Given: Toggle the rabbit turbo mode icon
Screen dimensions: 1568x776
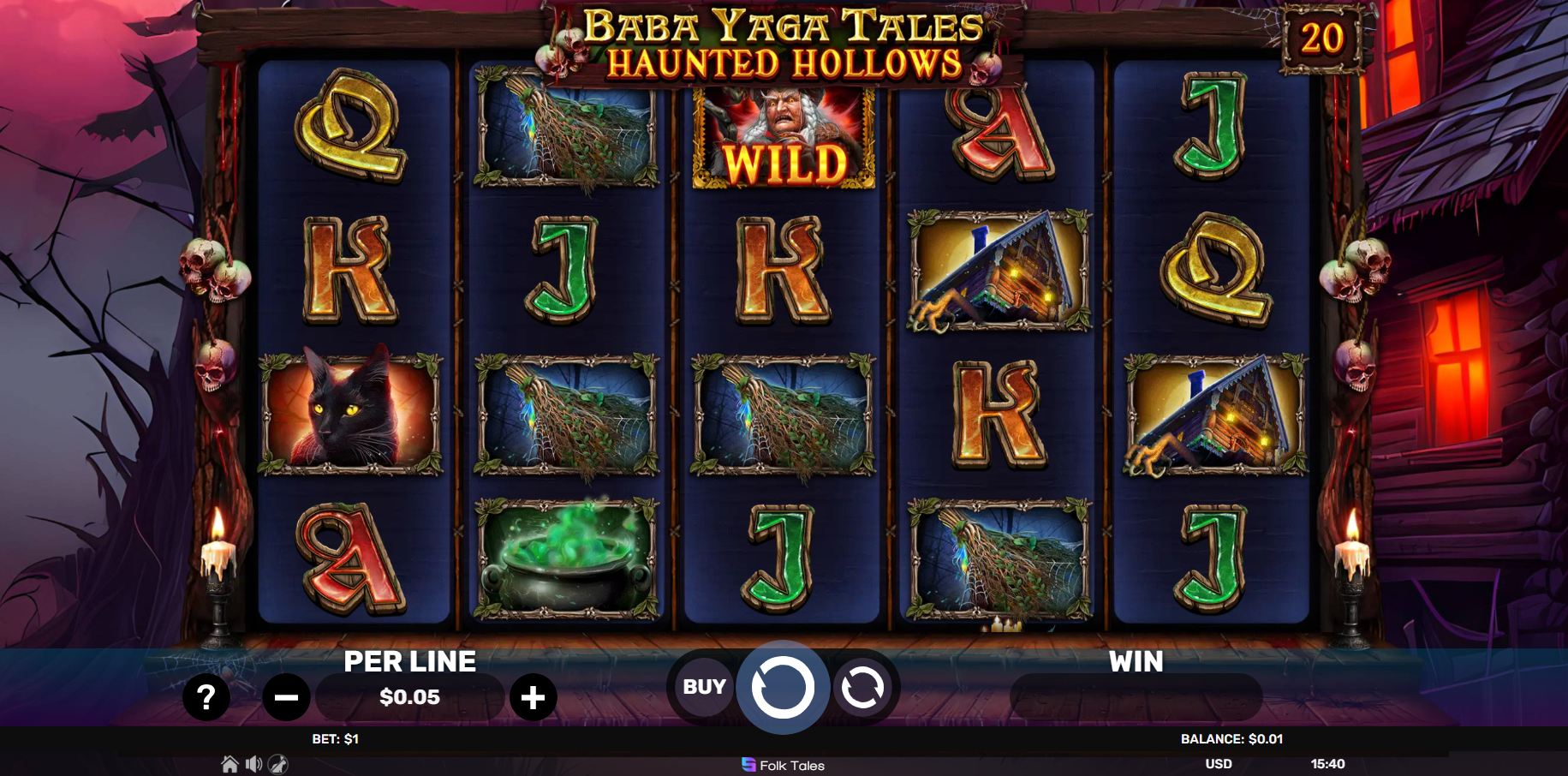Looking at the screenshot, I should (x=278, y=764).
